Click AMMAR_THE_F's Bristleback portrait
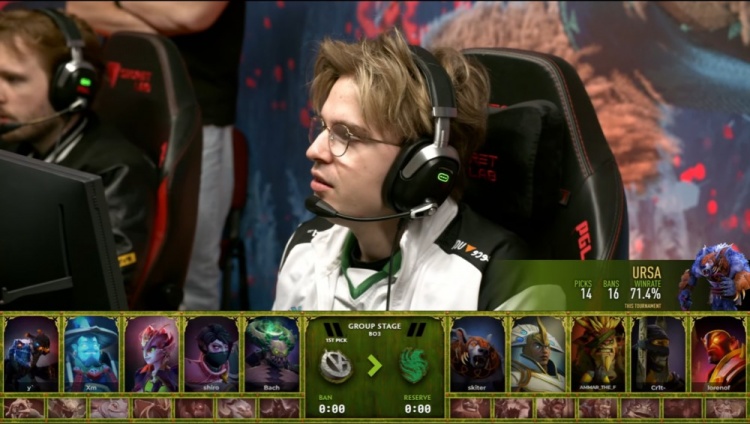 pyautogui.click(x=598, y=353)
